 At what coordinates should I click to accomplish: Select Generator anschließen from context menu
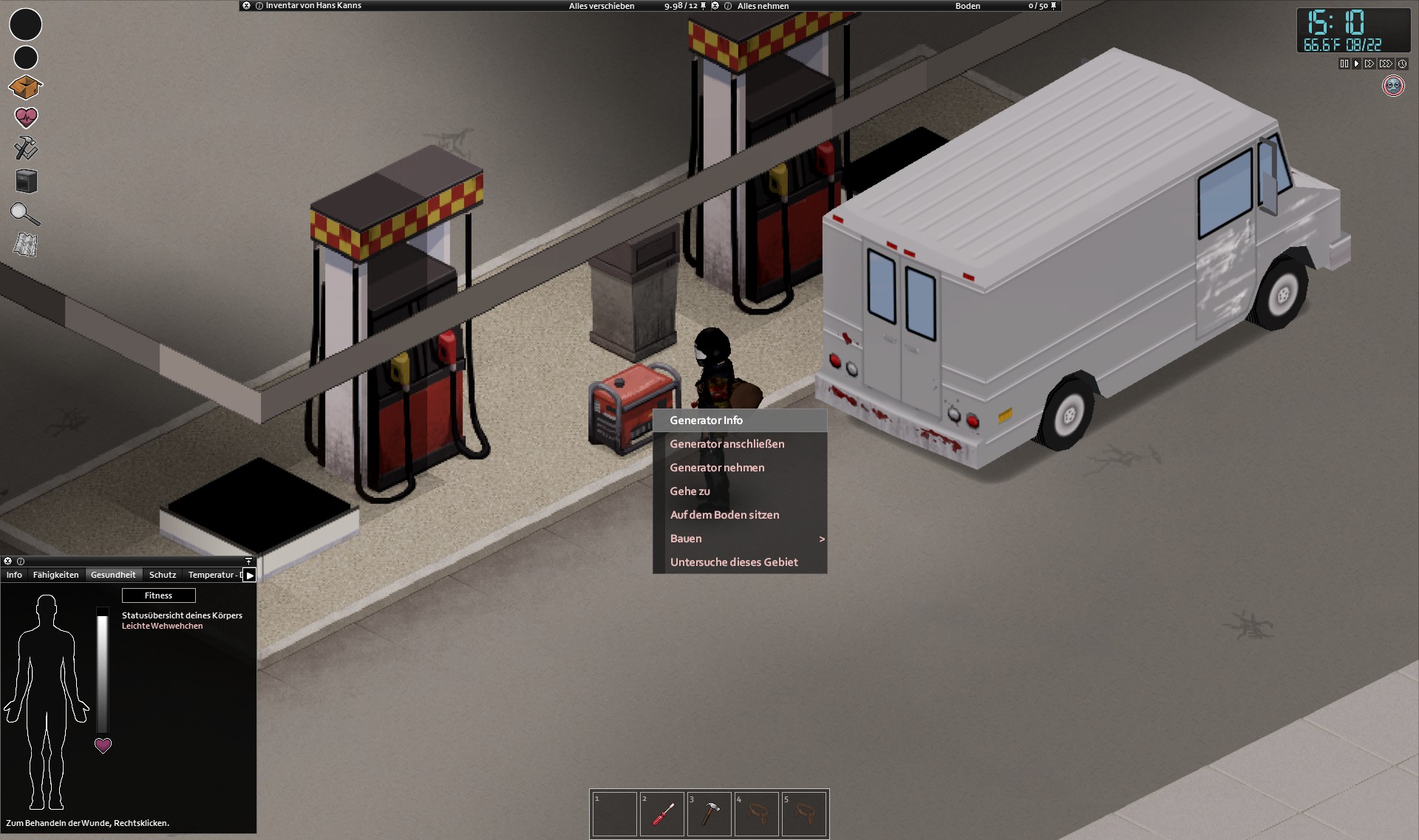point(727,443)
